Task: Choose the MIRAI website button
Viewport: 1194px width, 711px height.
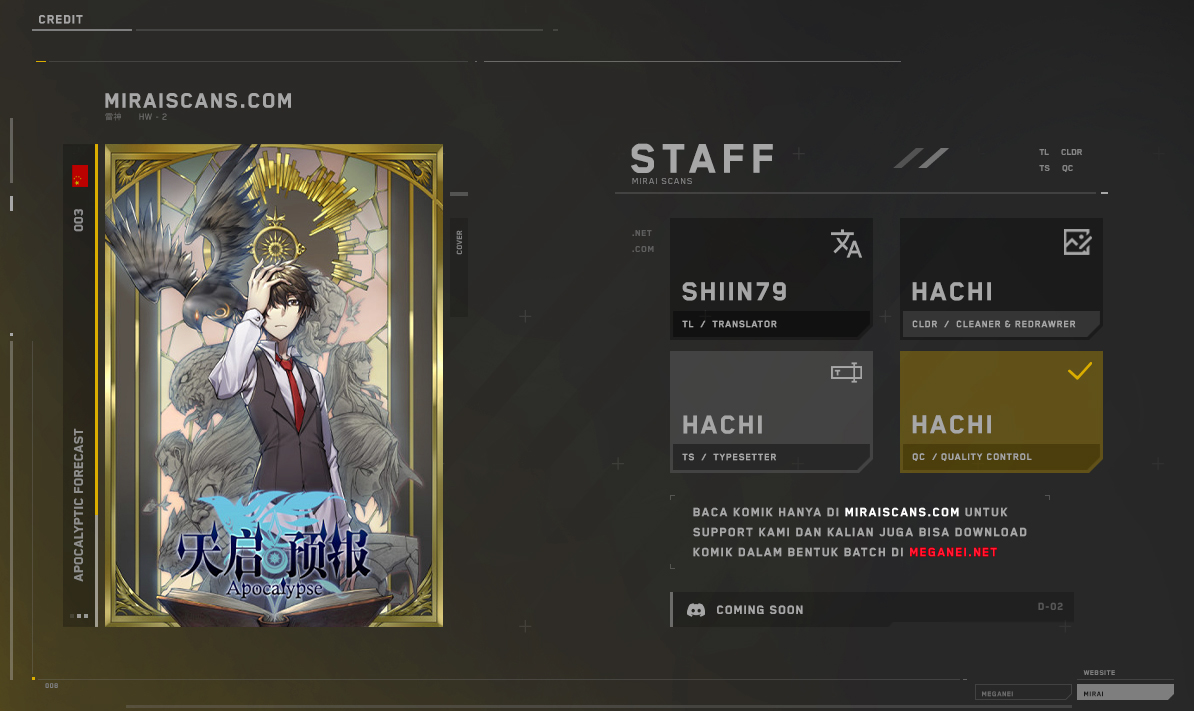Action: pyautogui.click(x=1126, y=692)
